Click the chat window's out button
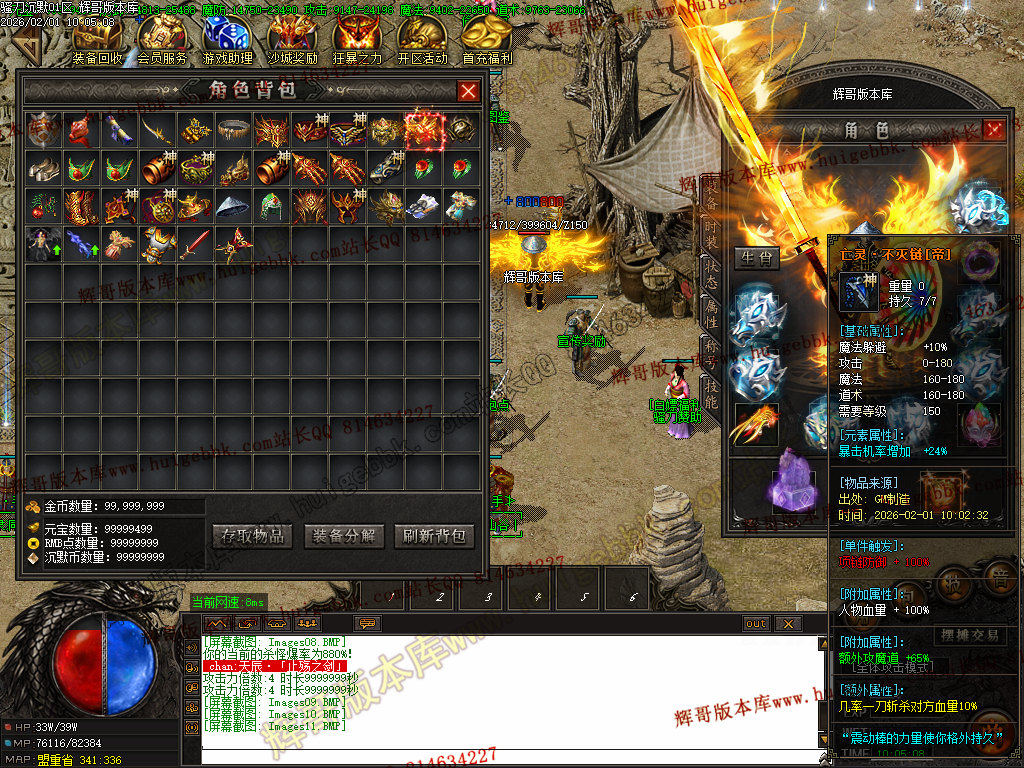The width and height of the screenshot is (1024, 768). [756, 624]
